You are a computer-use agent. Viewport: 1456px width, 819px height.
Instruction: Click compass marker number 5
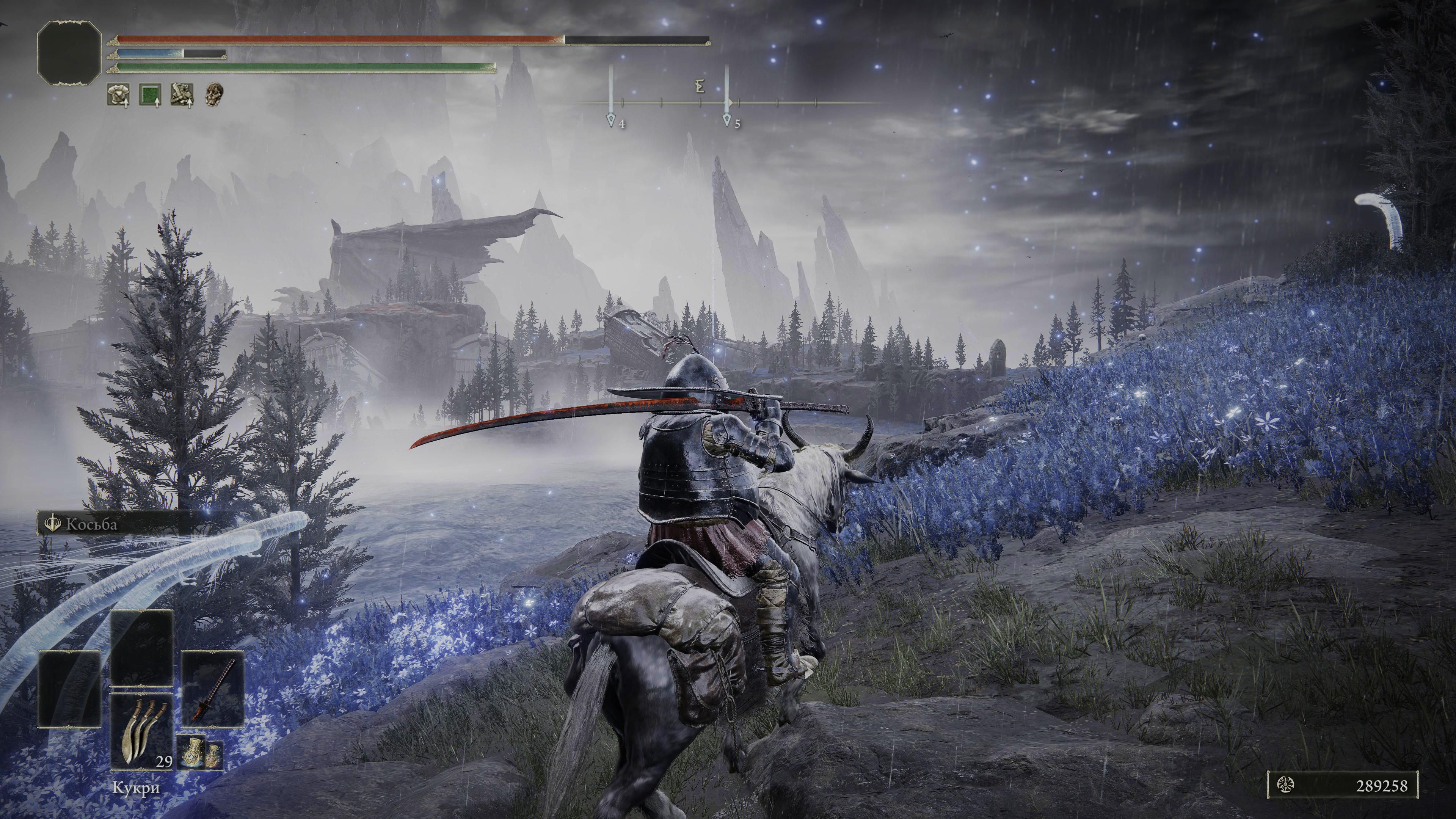727,121
